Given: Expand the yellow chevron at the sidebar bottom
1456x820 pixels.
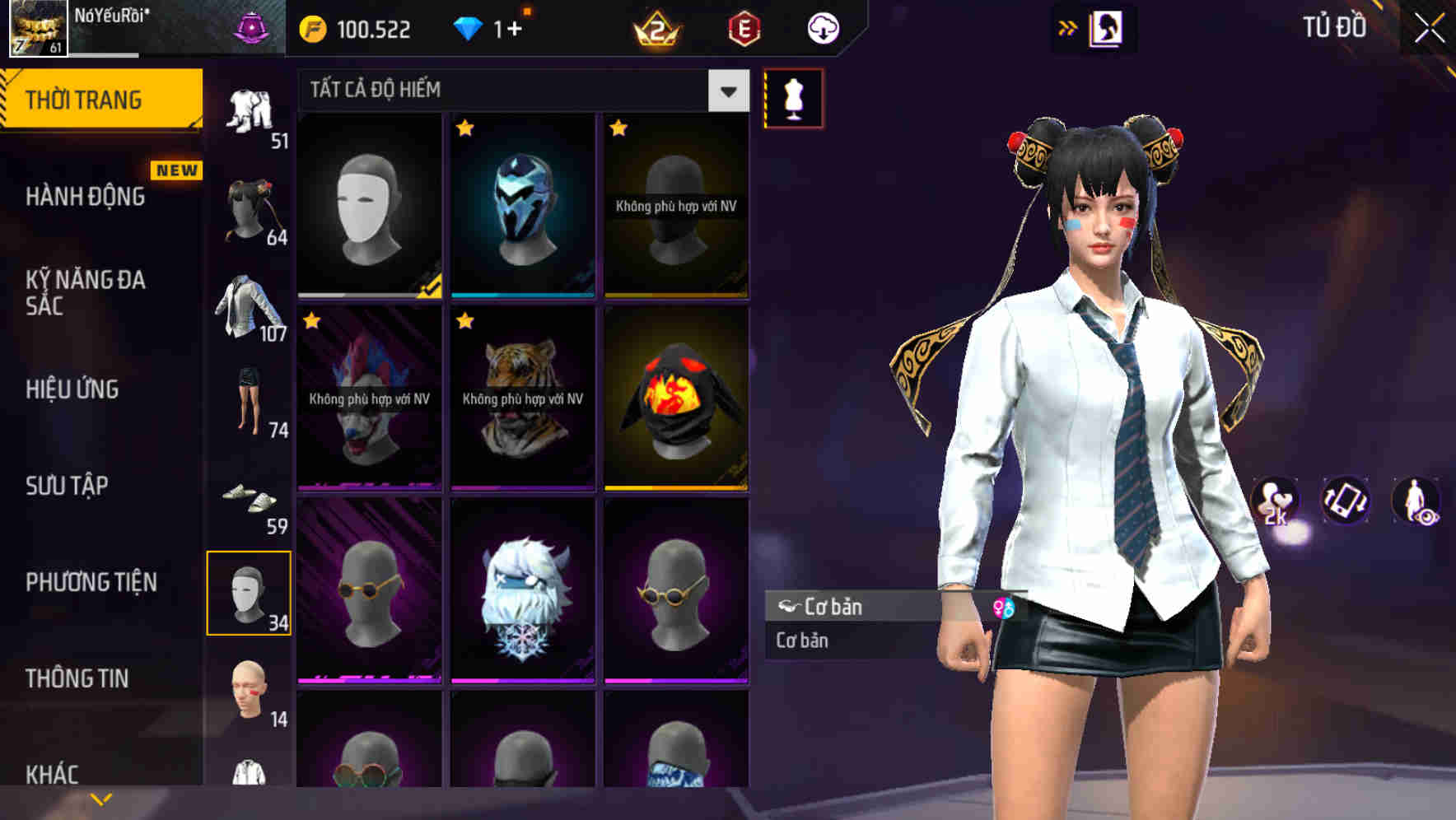Looking at the screenshot, I should 100,797.
